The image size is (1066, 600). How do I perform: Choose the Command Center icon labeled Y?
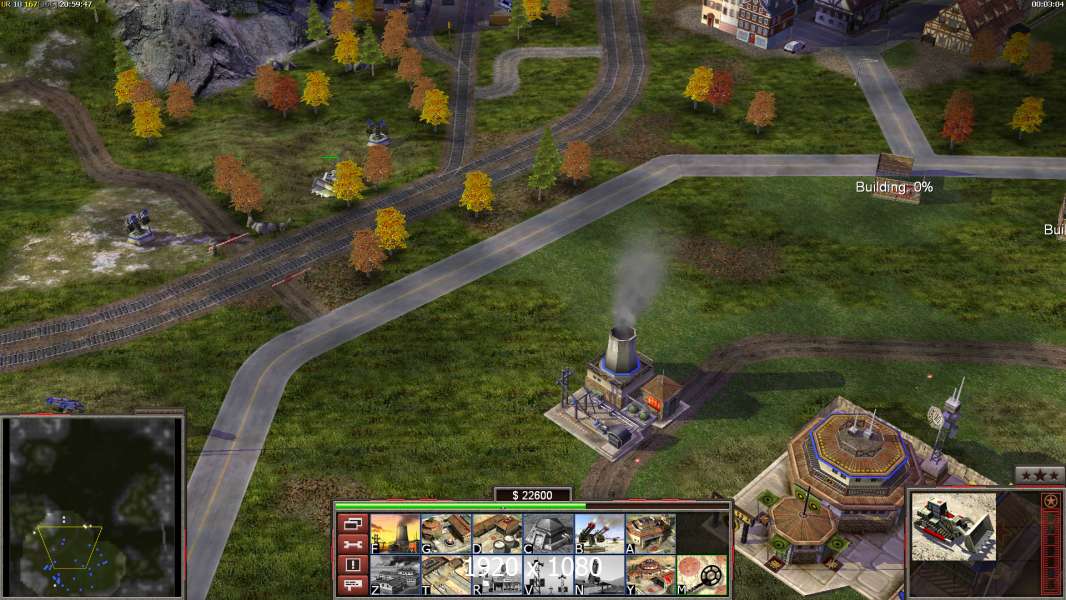pos(650,574)
